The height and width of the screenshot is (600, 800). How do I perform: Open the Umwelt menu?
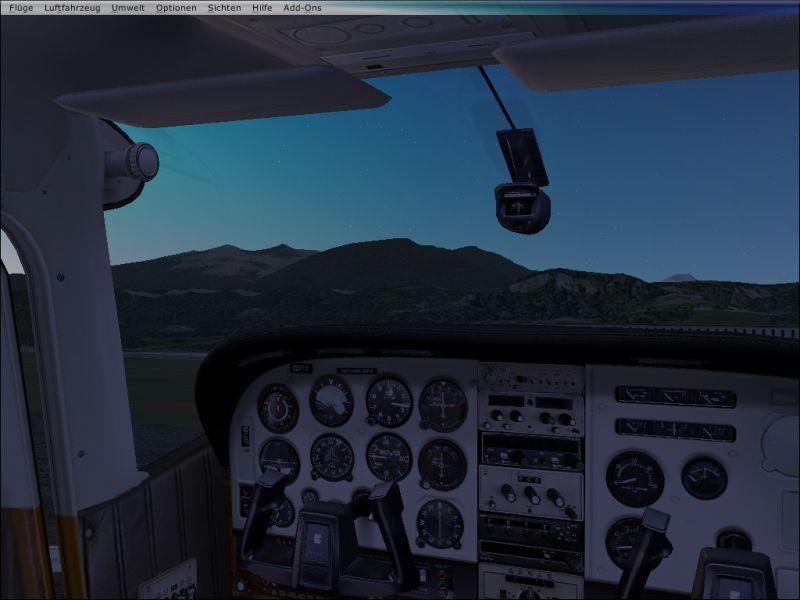(x=128, y=7)
